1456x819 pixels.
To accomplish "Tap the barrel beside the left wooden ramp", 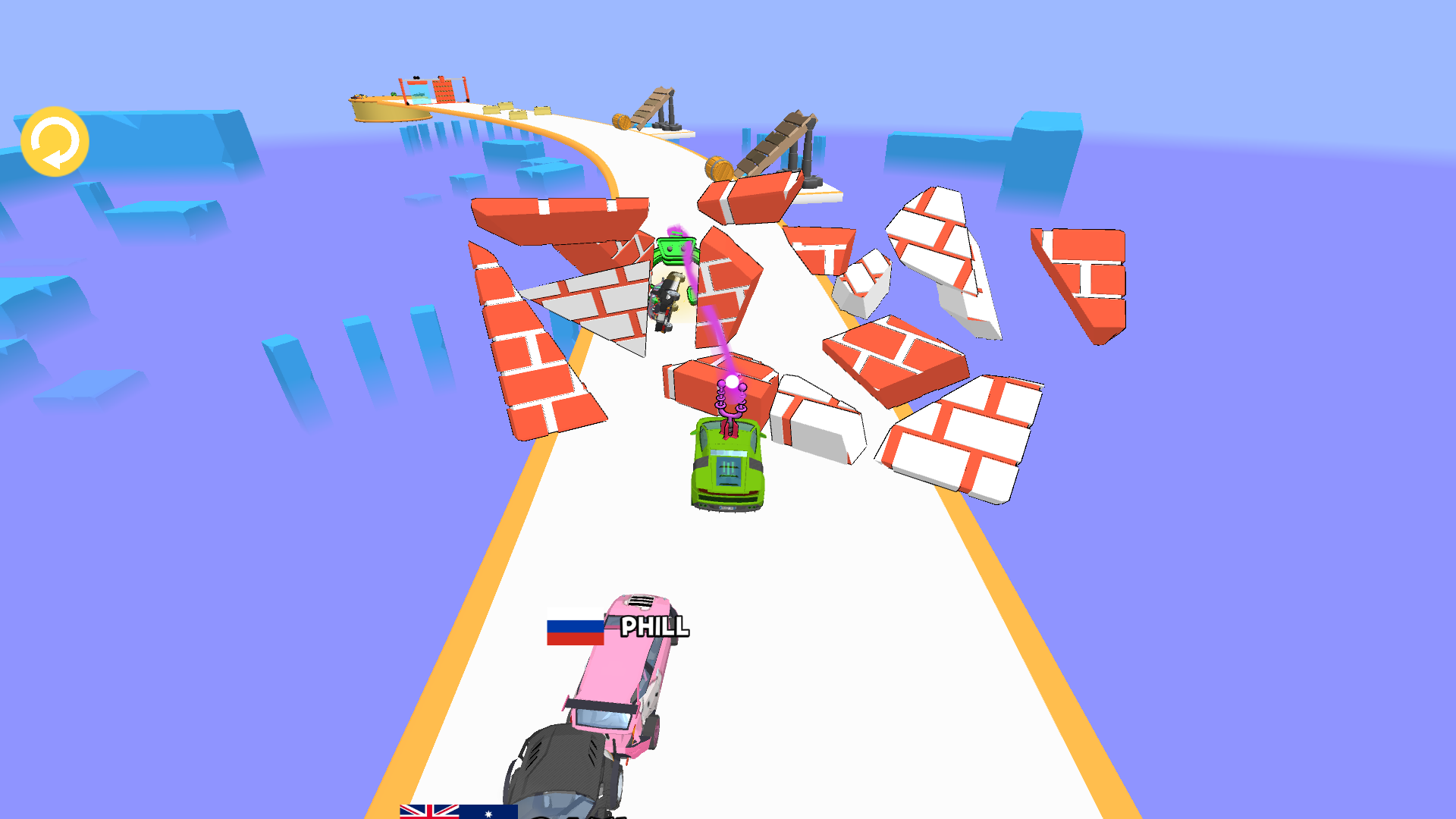I will coord(623,121).
